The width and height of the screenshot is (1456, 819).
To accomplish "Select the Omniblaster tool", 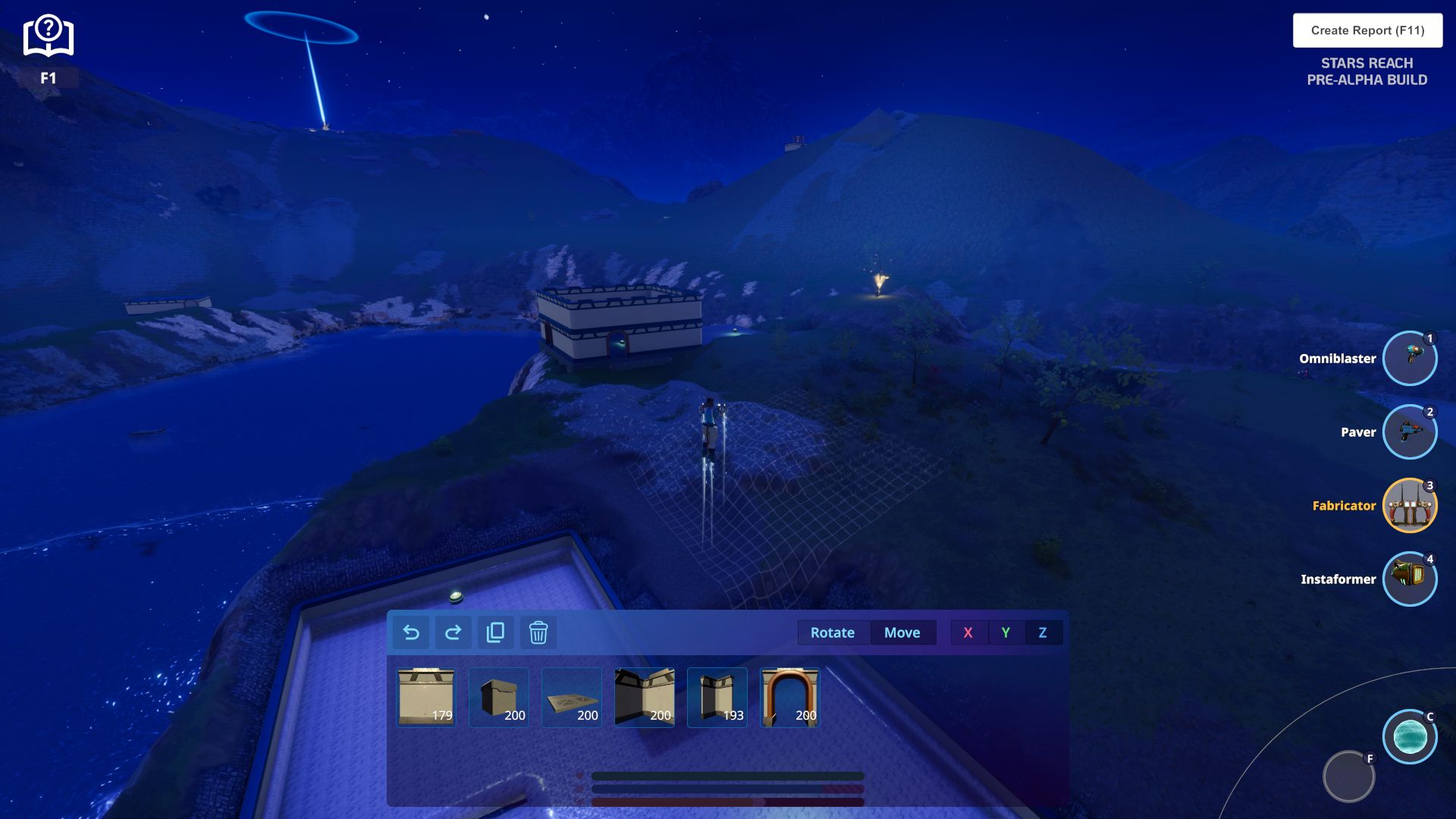I will tap(1409, 358).
